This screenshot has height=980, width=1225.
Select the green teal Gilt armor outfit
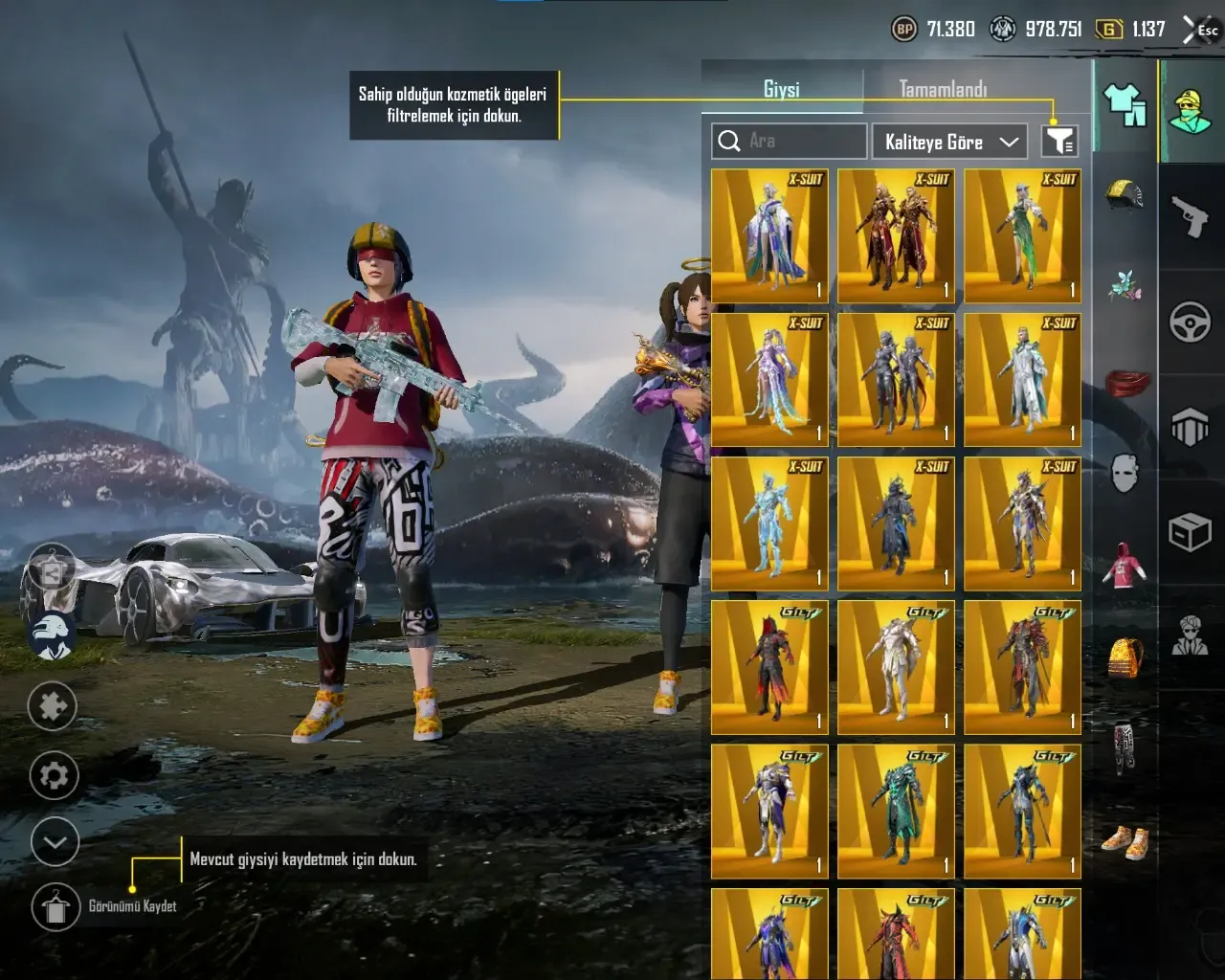(x=896, y=811)
